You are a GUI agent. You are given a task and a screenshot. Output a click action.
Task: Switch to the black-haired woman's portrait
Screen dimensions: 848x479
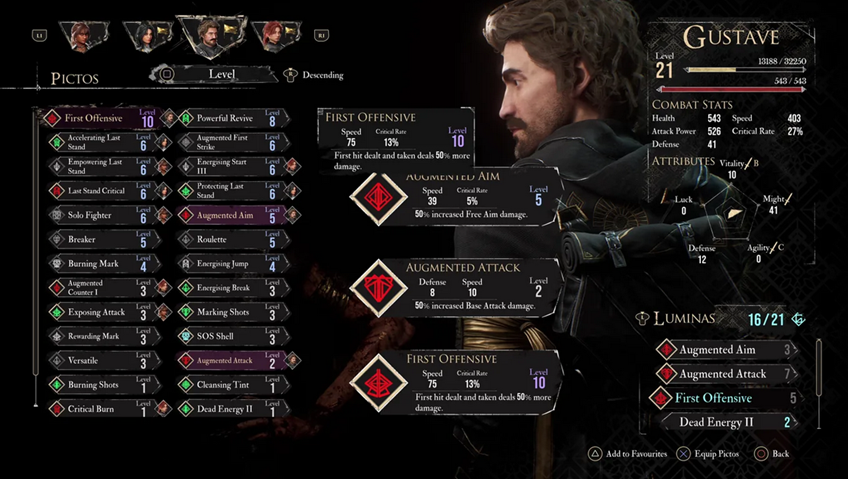point(142,37)
